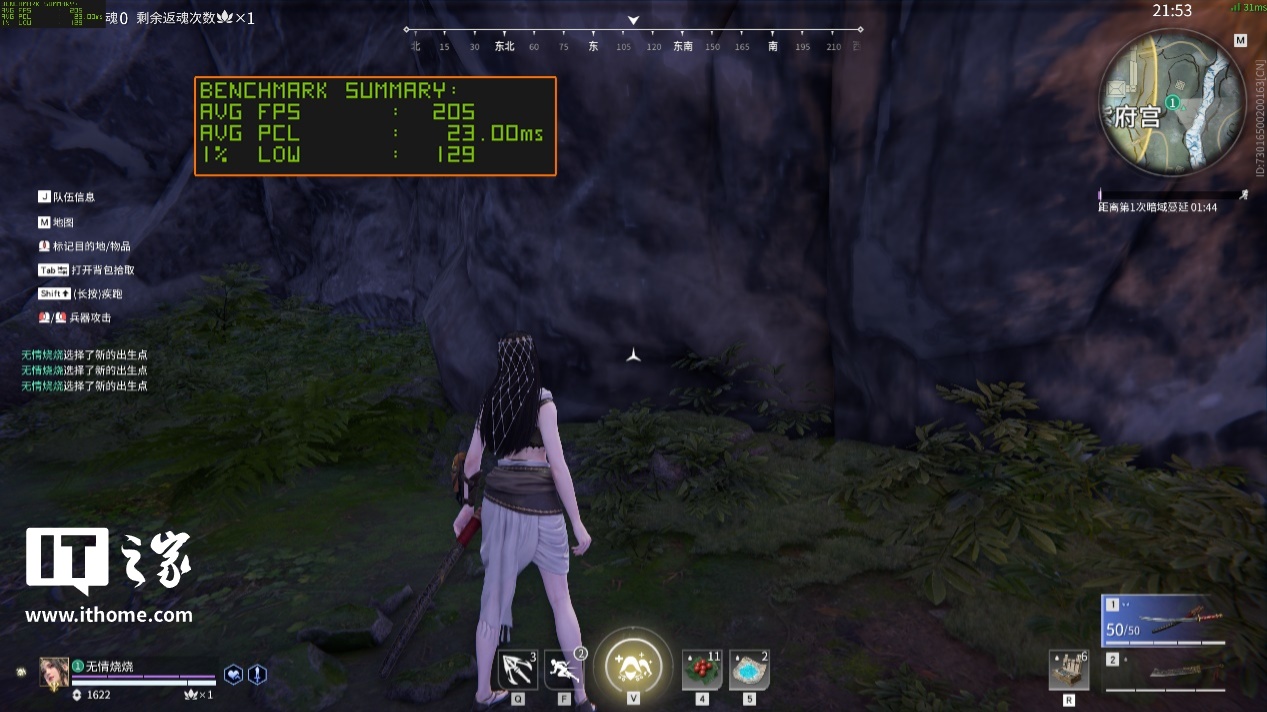
Task: Equip the primary weapon in slot 1
Action: (x=1164, y=621)
